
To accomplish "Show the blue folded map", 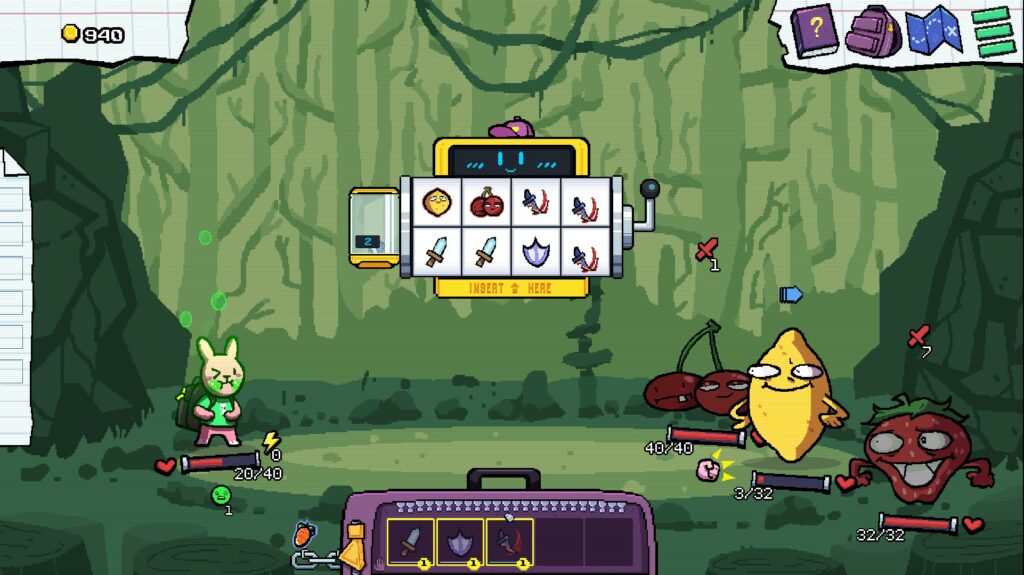I will (932, 31).
